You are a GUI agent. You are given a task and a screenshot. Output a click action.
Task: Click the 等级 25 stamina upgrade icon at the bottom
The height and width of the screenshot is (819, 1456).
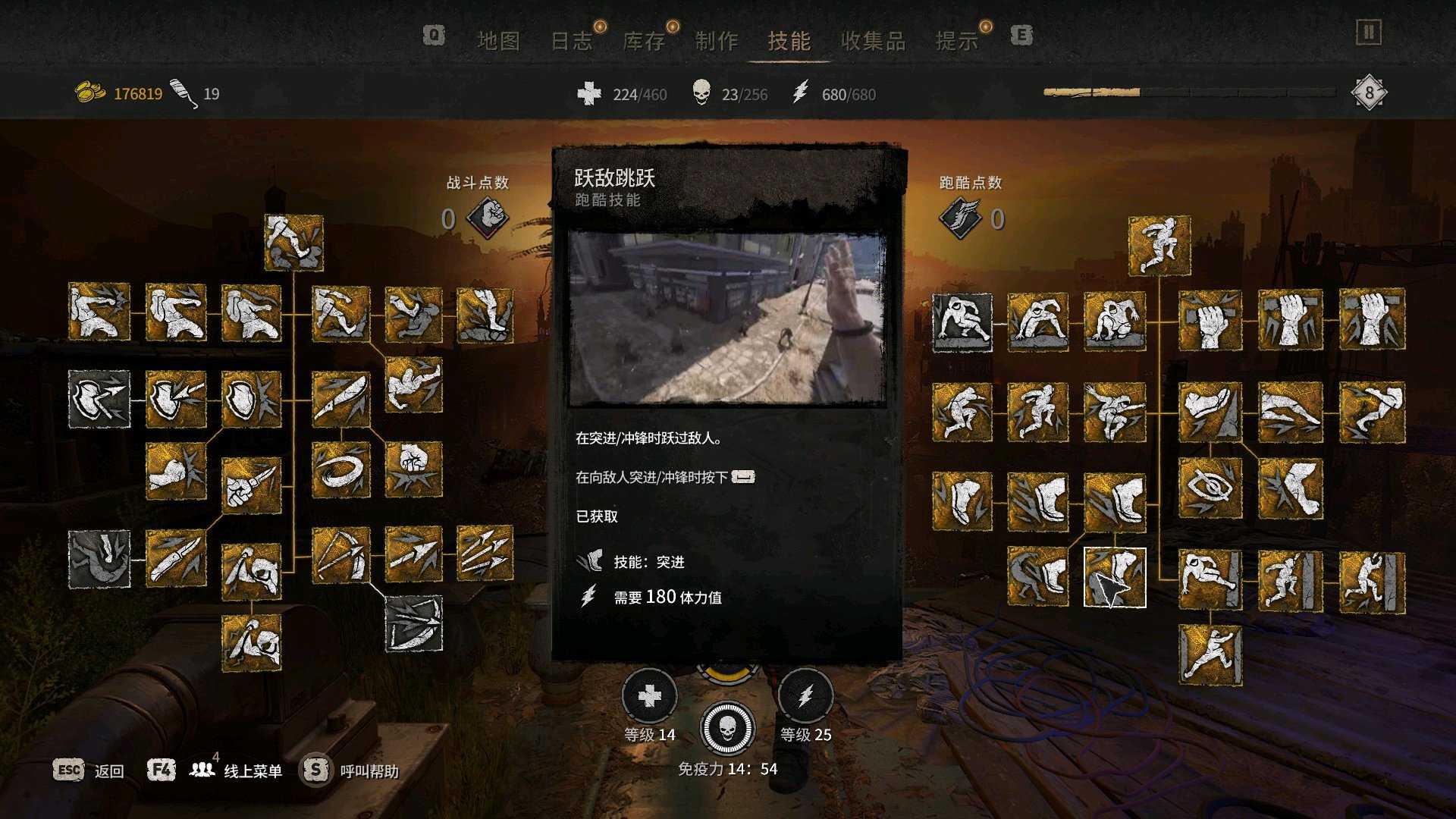[805, 696]
